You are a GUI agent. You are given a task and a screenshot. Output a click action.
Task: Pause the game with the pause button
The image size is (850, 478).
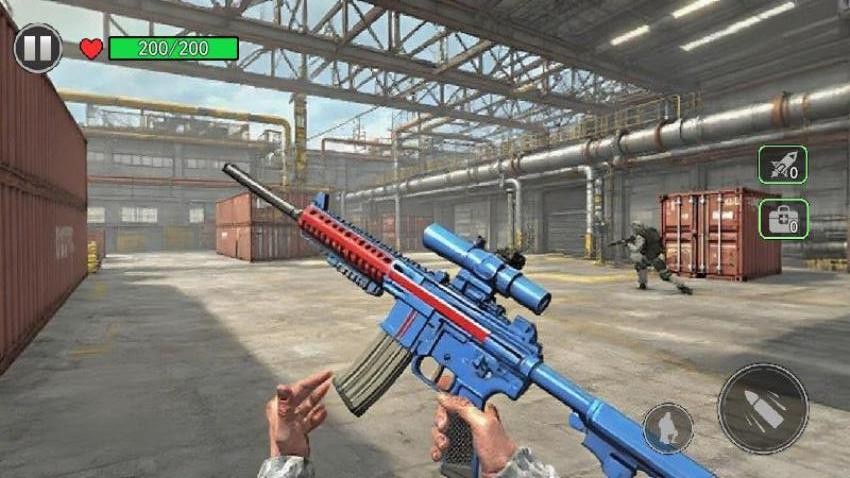[x=38, y=48]
